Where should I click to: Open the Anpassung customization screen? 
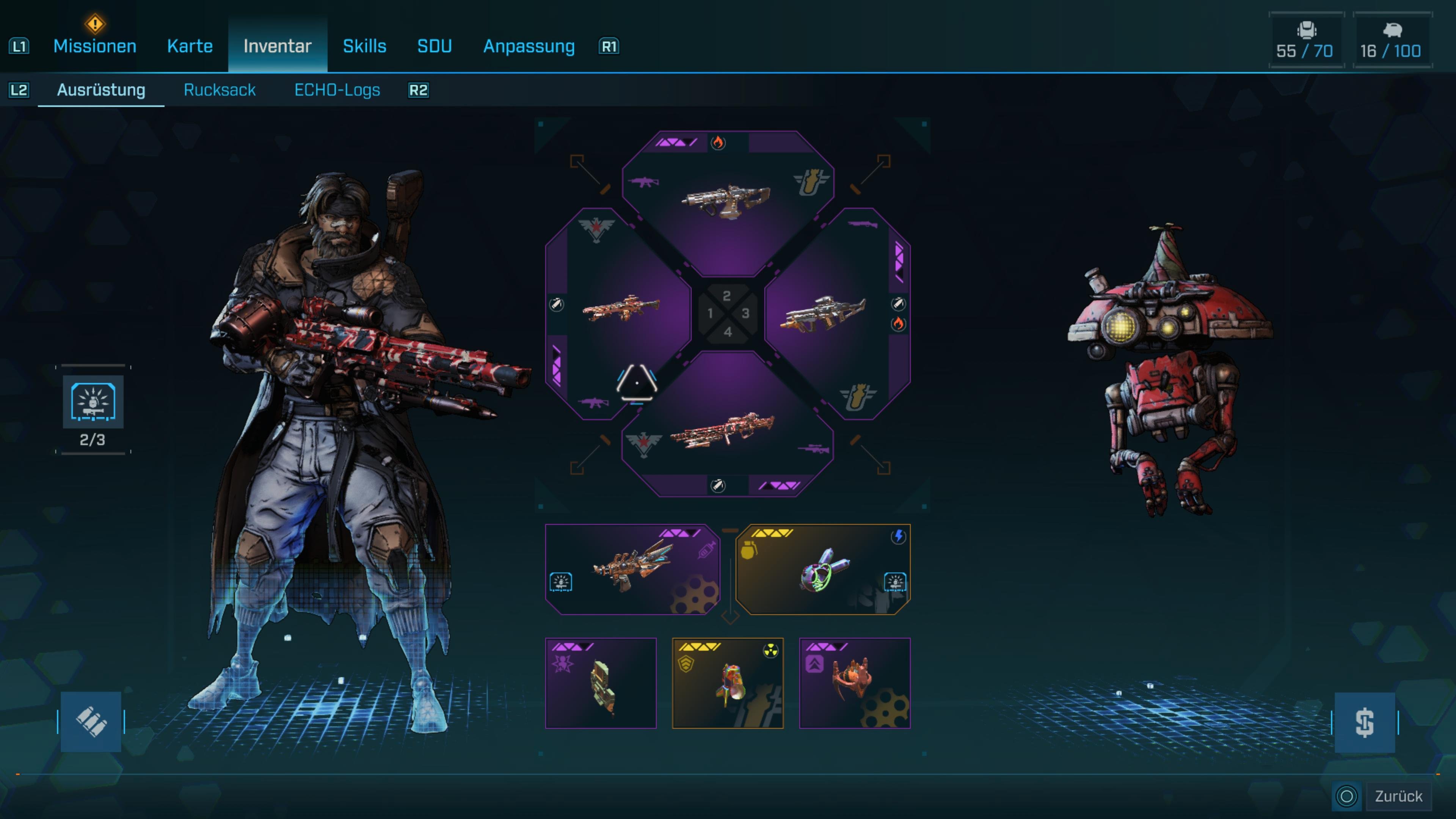(529, 46)
